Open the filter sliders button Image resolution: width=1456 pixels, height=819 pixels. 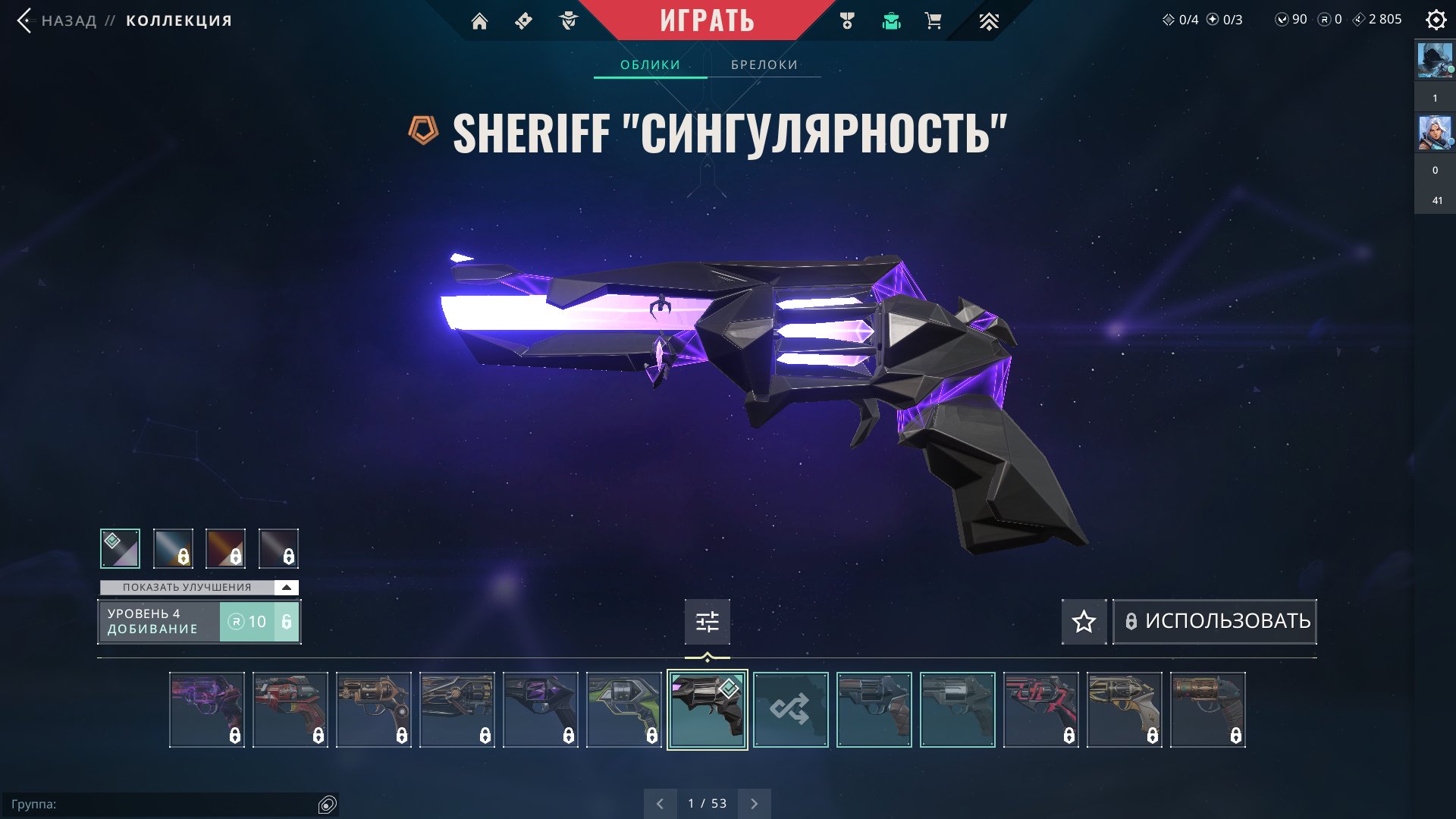click(707, 622)
